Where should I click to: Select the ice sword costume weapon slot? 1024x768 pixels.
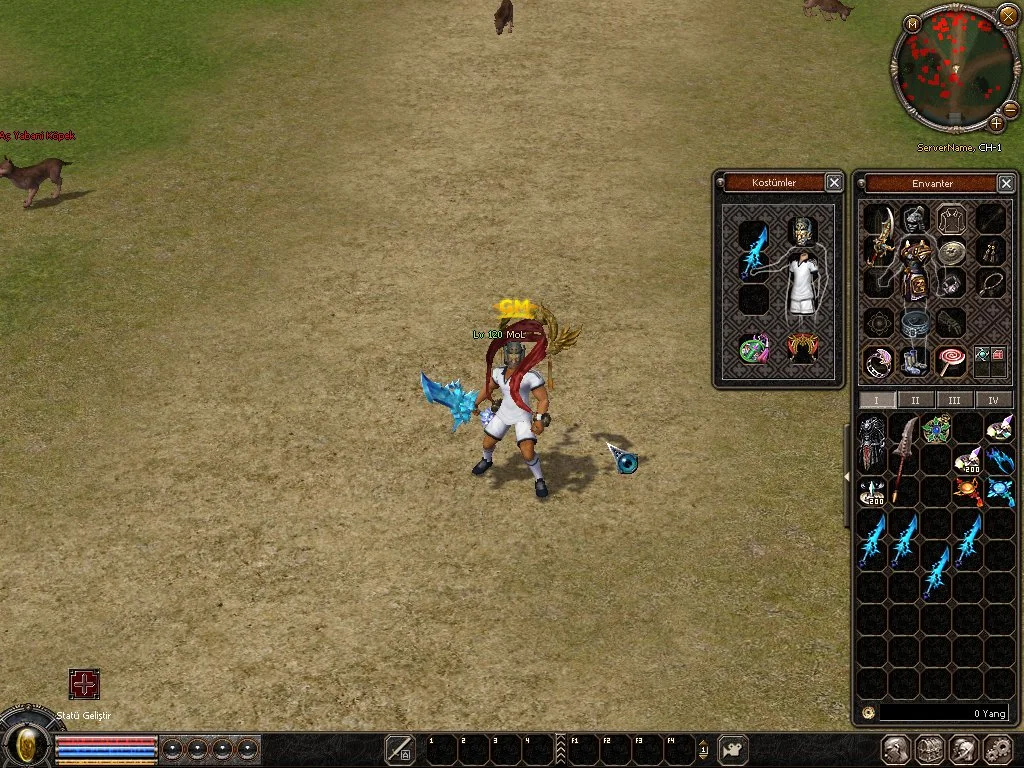[755, 250]
